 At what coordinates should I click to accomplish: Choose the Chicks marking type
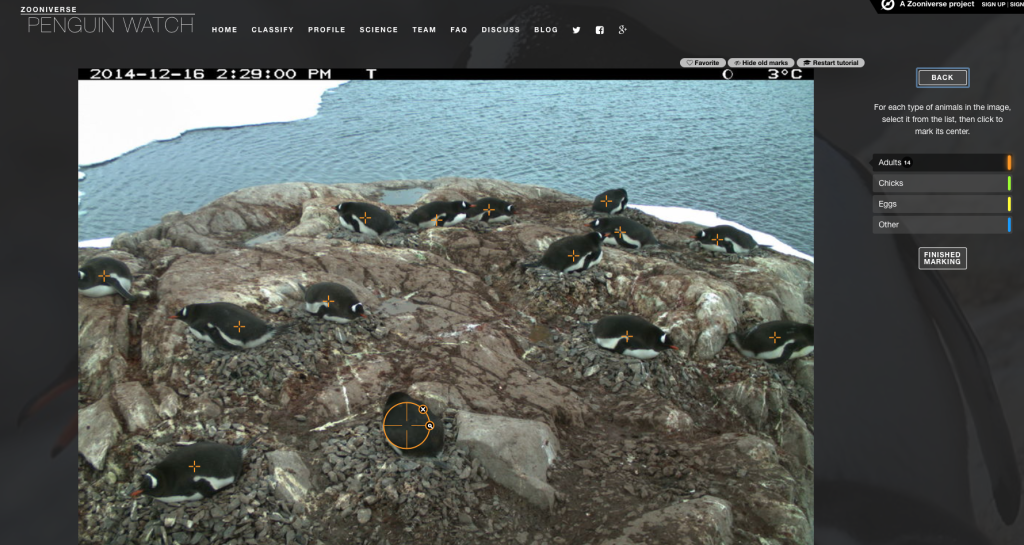[x=940, y=183]
